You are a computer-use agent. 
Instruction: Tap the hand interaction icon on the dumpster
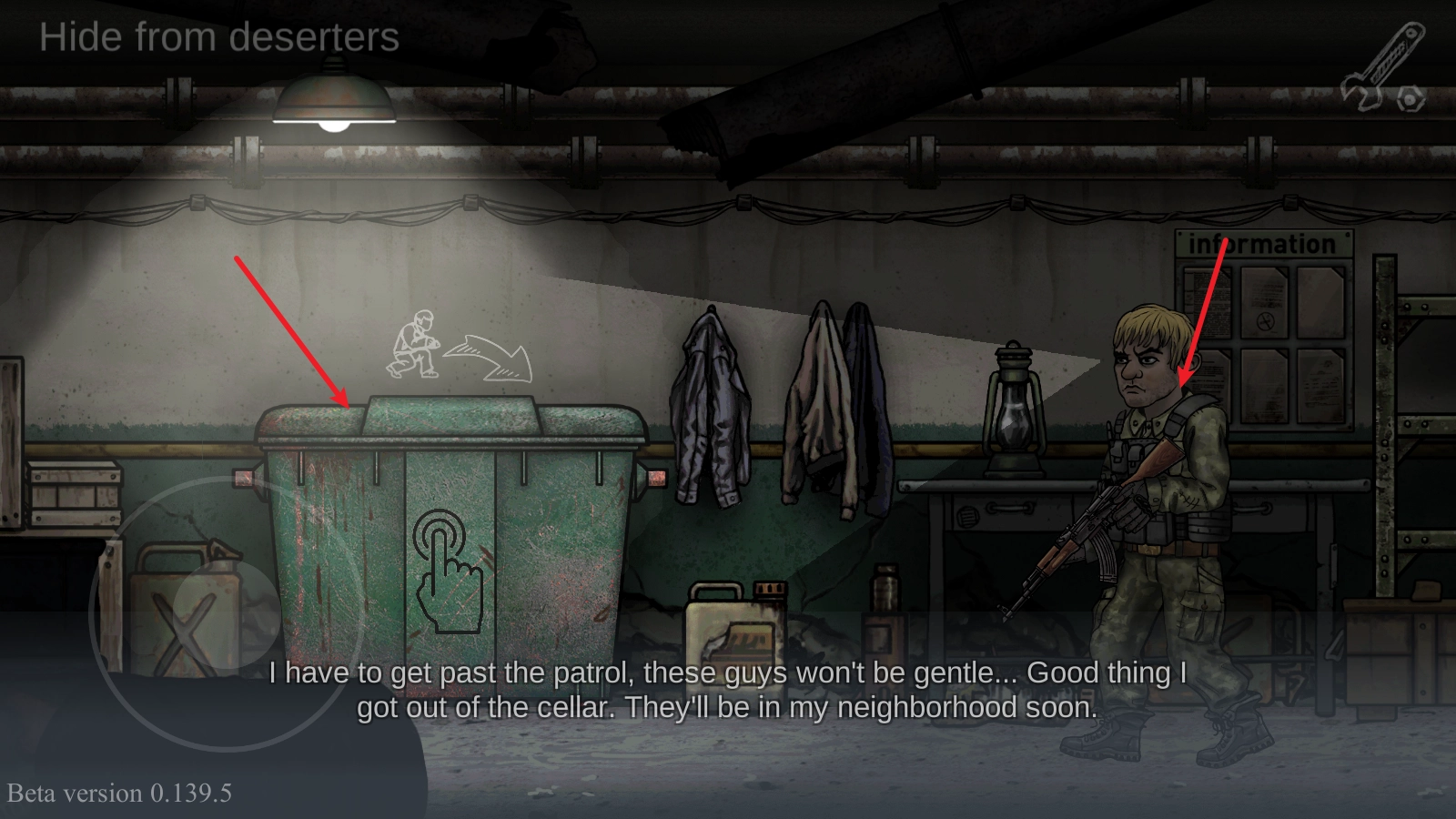pyautogui.click(x=448, y=571)
